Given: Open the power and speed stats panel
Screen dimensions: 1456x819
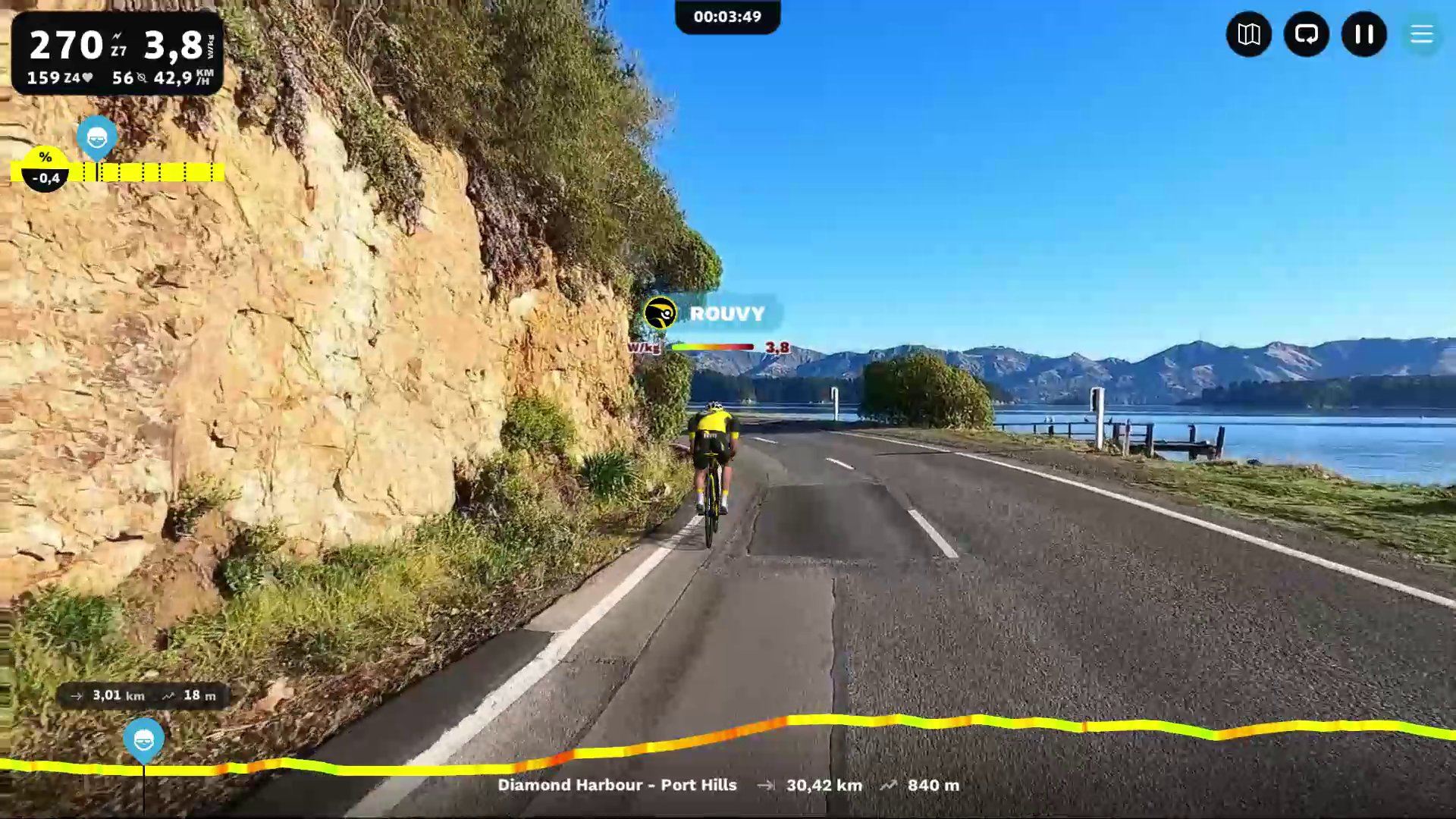Looking at the screenshot, I should [x=118, y=54].
